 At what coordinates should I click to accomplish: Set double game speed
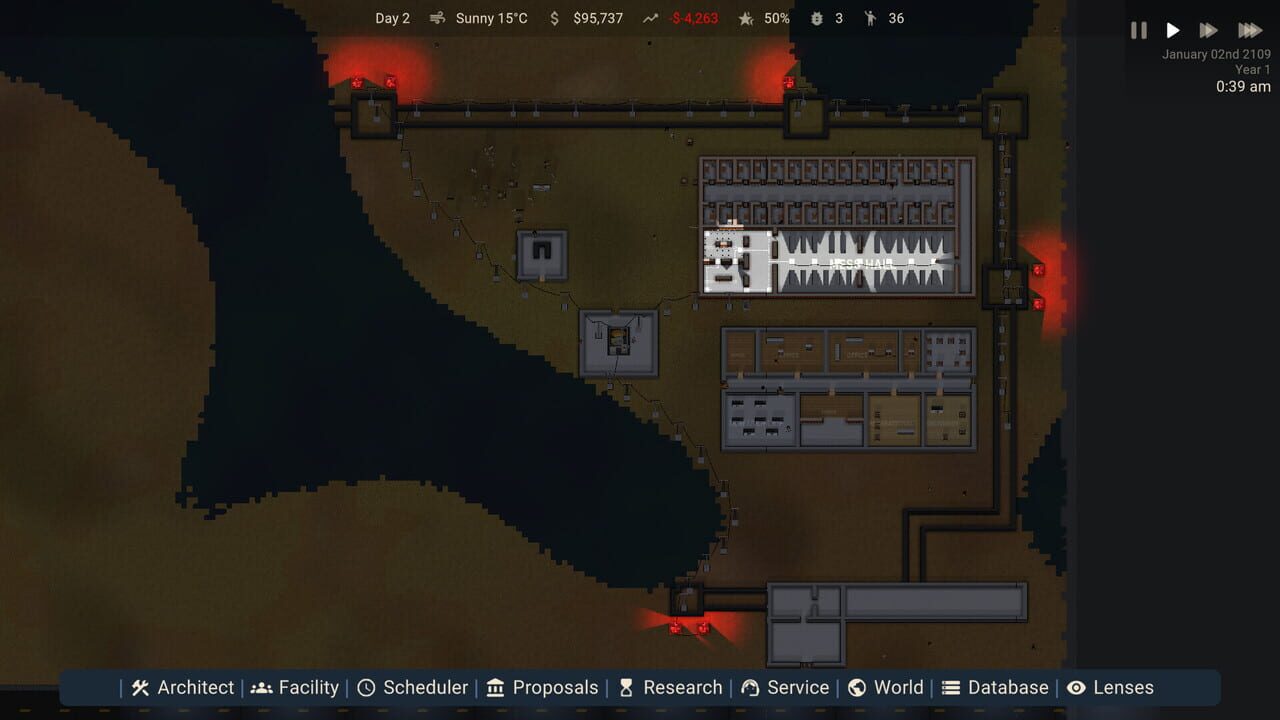[1207, 30]
